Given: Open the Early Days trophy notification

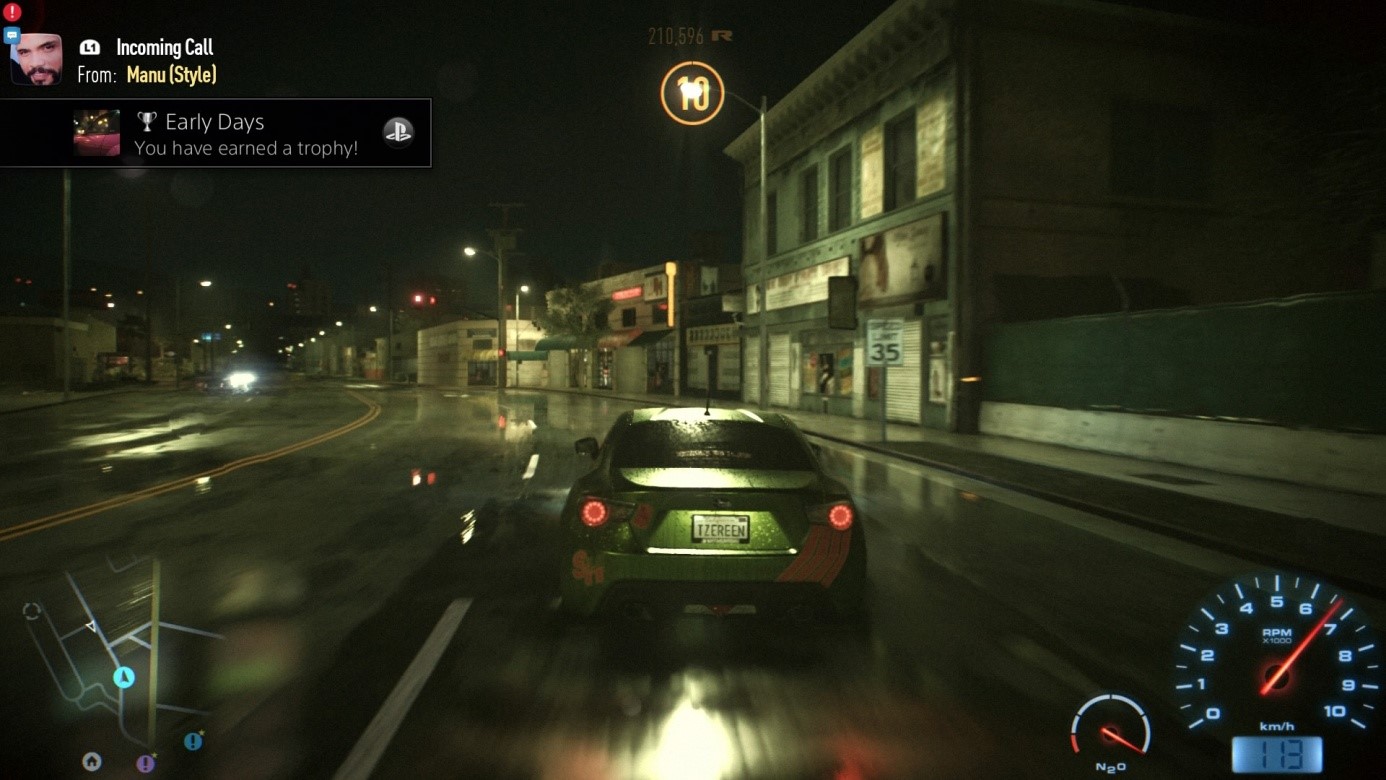Looking at the screenshot, I should (x=245, y=134).
